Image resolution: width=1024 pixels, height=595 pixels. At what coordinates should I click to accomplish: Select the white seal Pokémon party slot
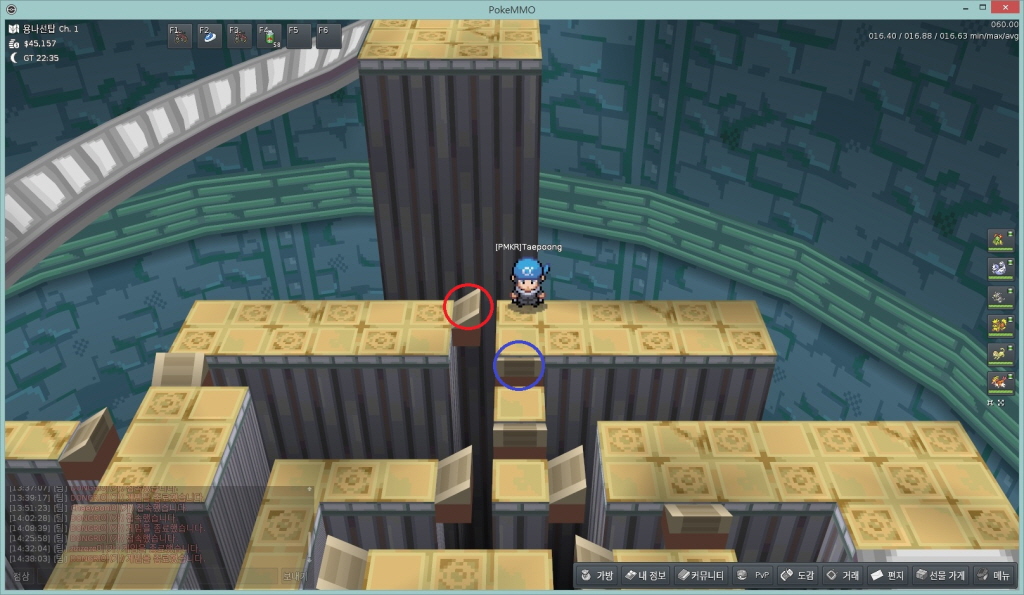click(997, 267)
